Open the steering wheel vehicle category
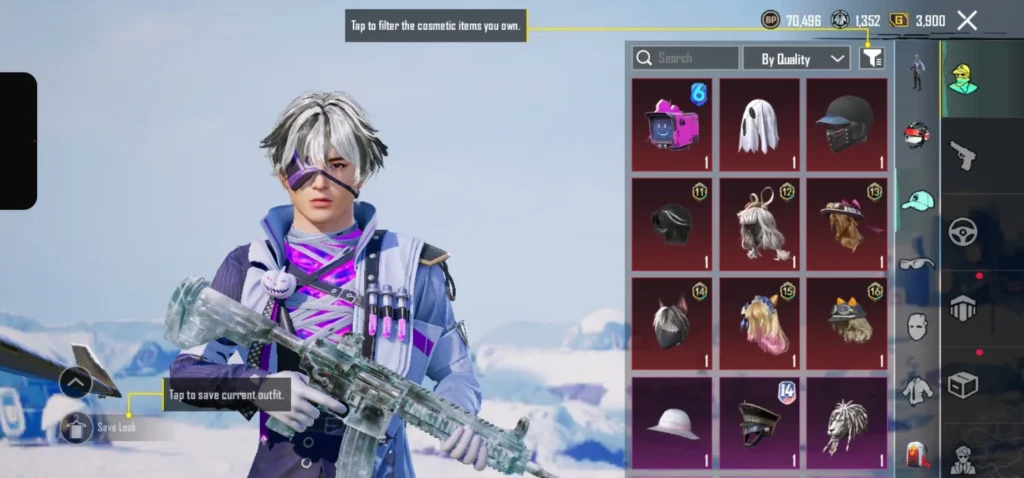This screenshot has height=478, width=1024. [962, 232]
